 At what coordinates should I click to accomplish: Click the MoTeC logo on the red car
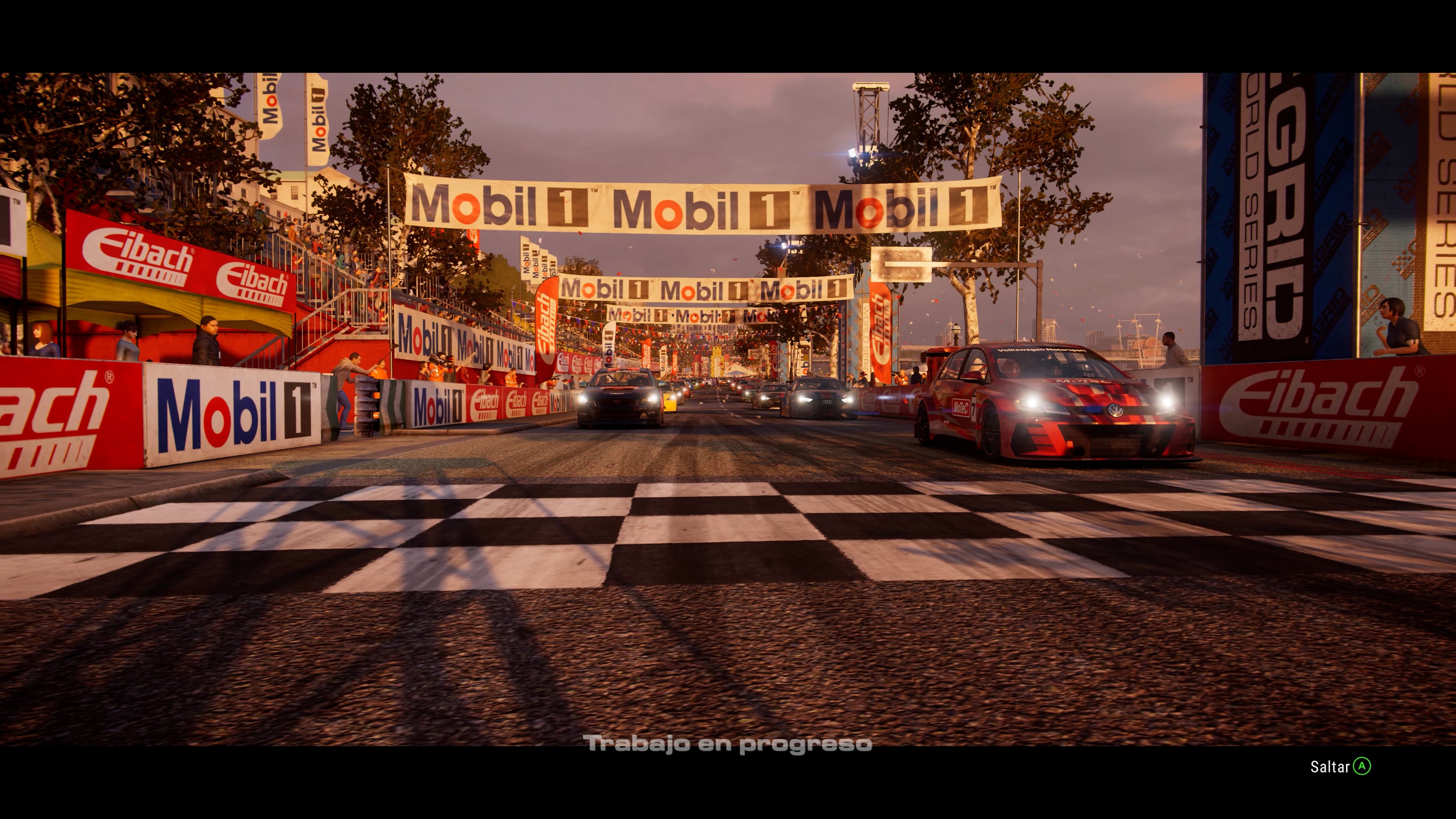pyautogui.click(x=961, y=408)
